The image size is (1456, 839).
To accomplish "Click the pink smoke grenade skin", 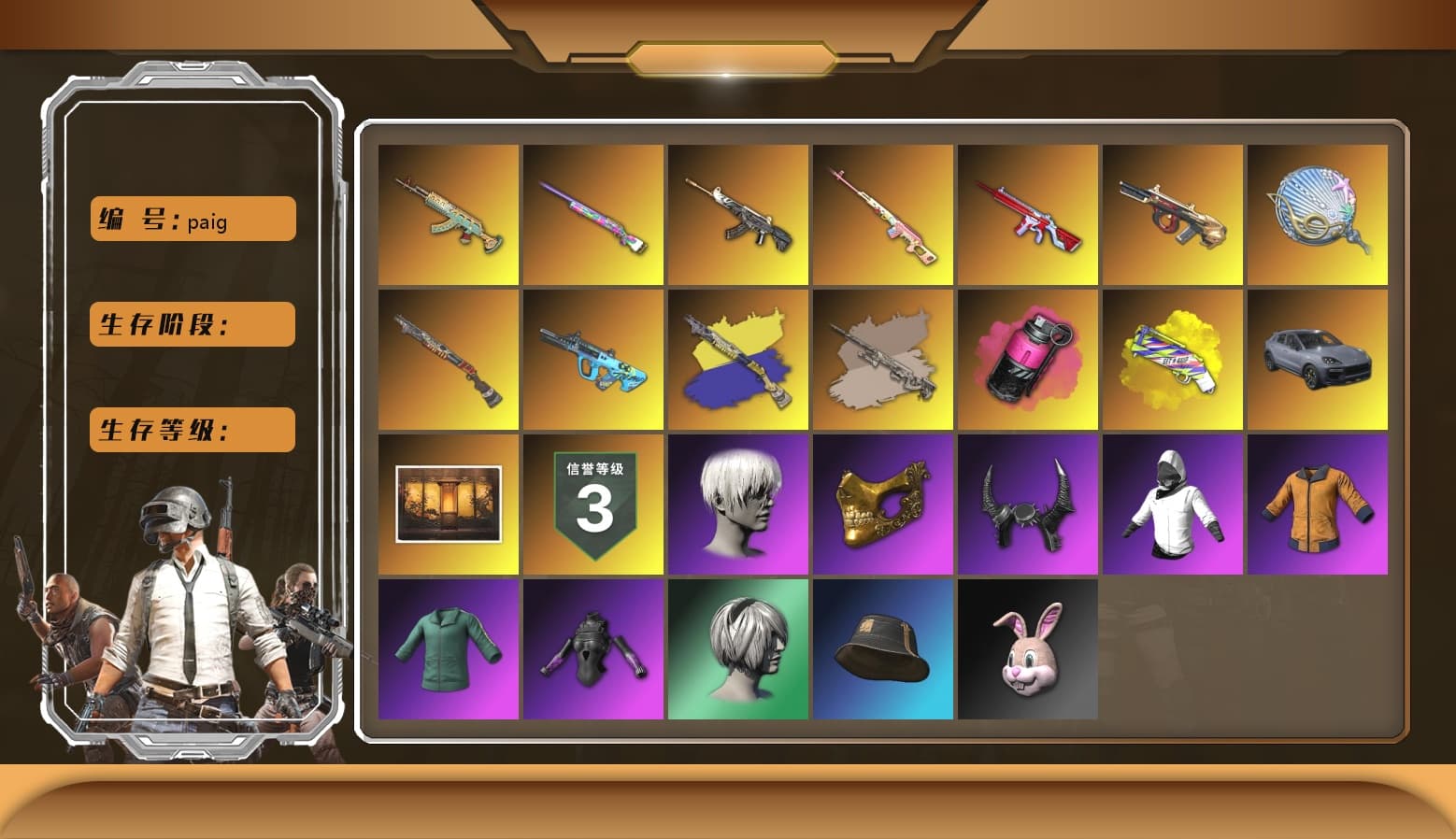I will [x=1028, y=358].
